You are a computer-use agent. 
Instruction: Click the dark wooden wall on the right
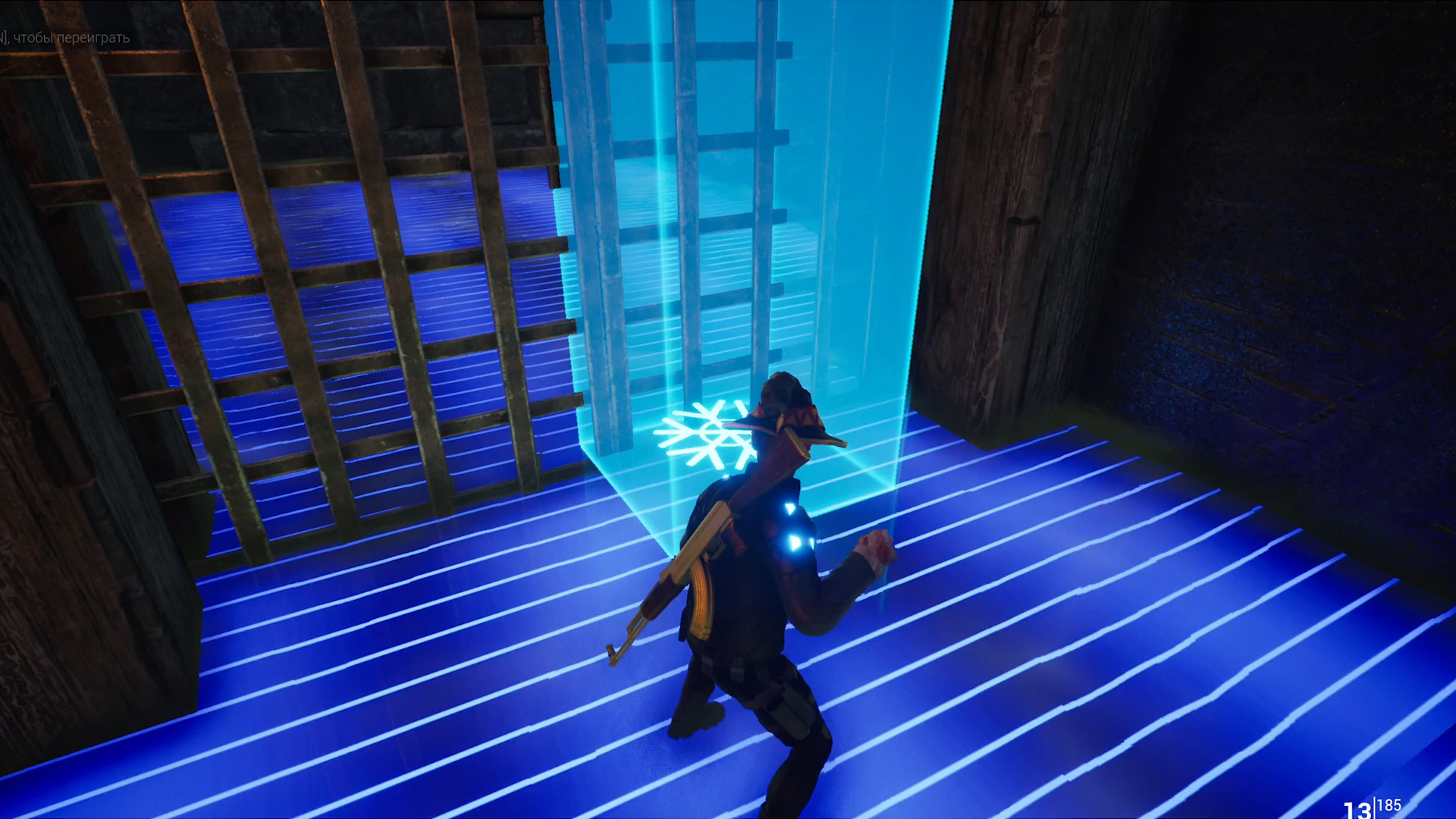coord(1289,303)
